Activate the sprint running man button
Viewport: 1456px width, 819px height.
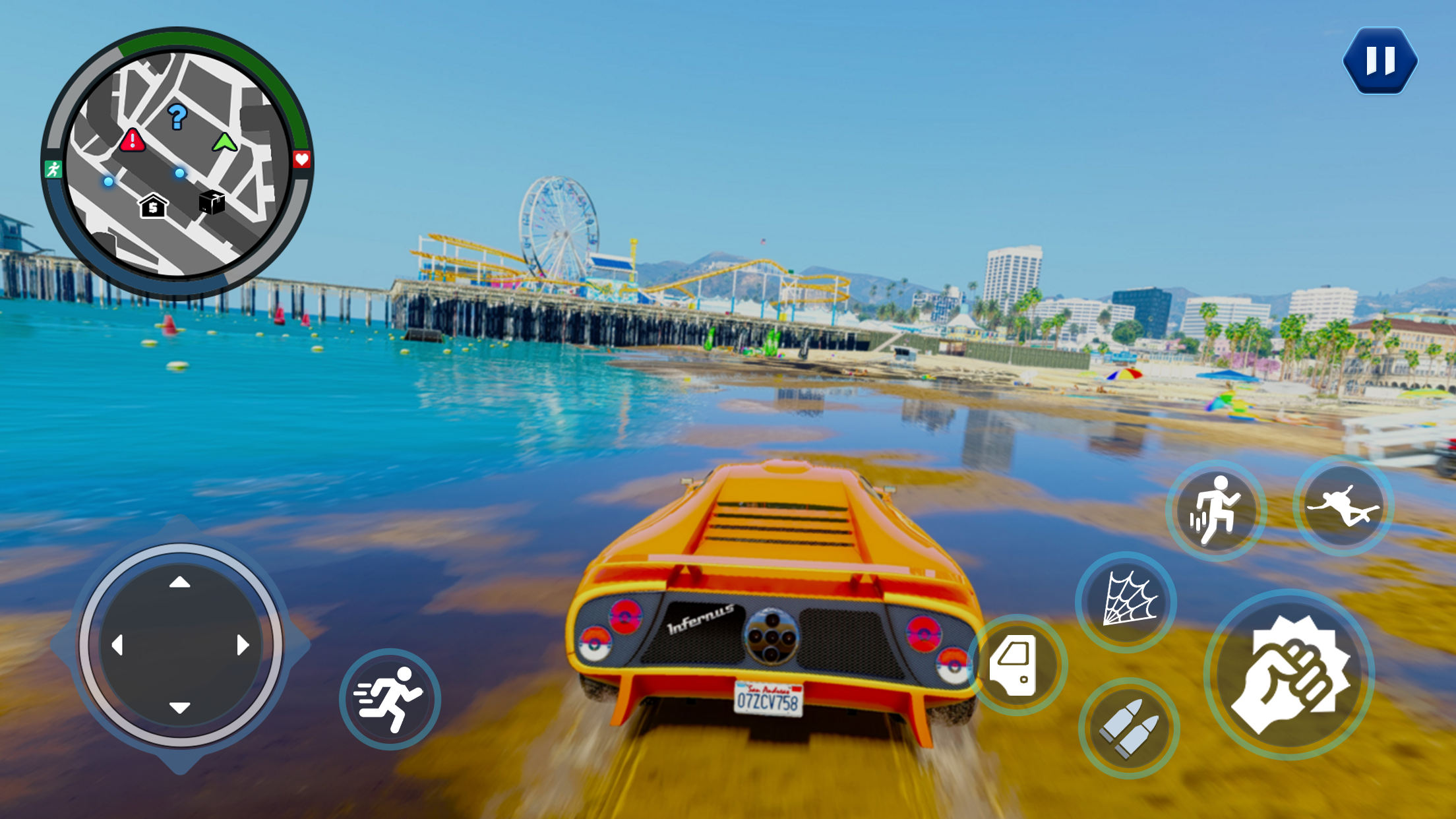coord(390,699)
